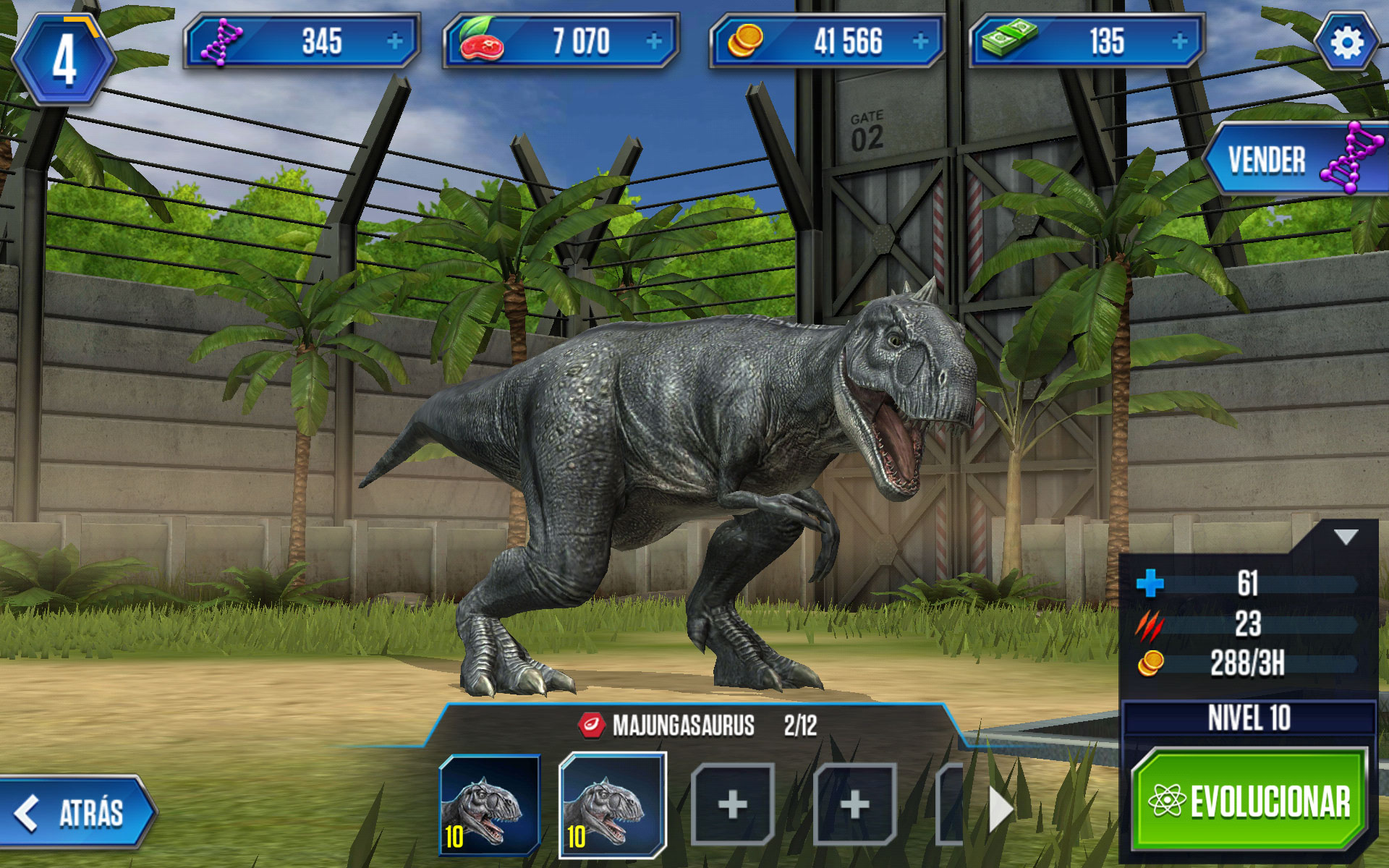Open the settings gear menu
Screen dimensions: 1389x868
(1346, 43)
